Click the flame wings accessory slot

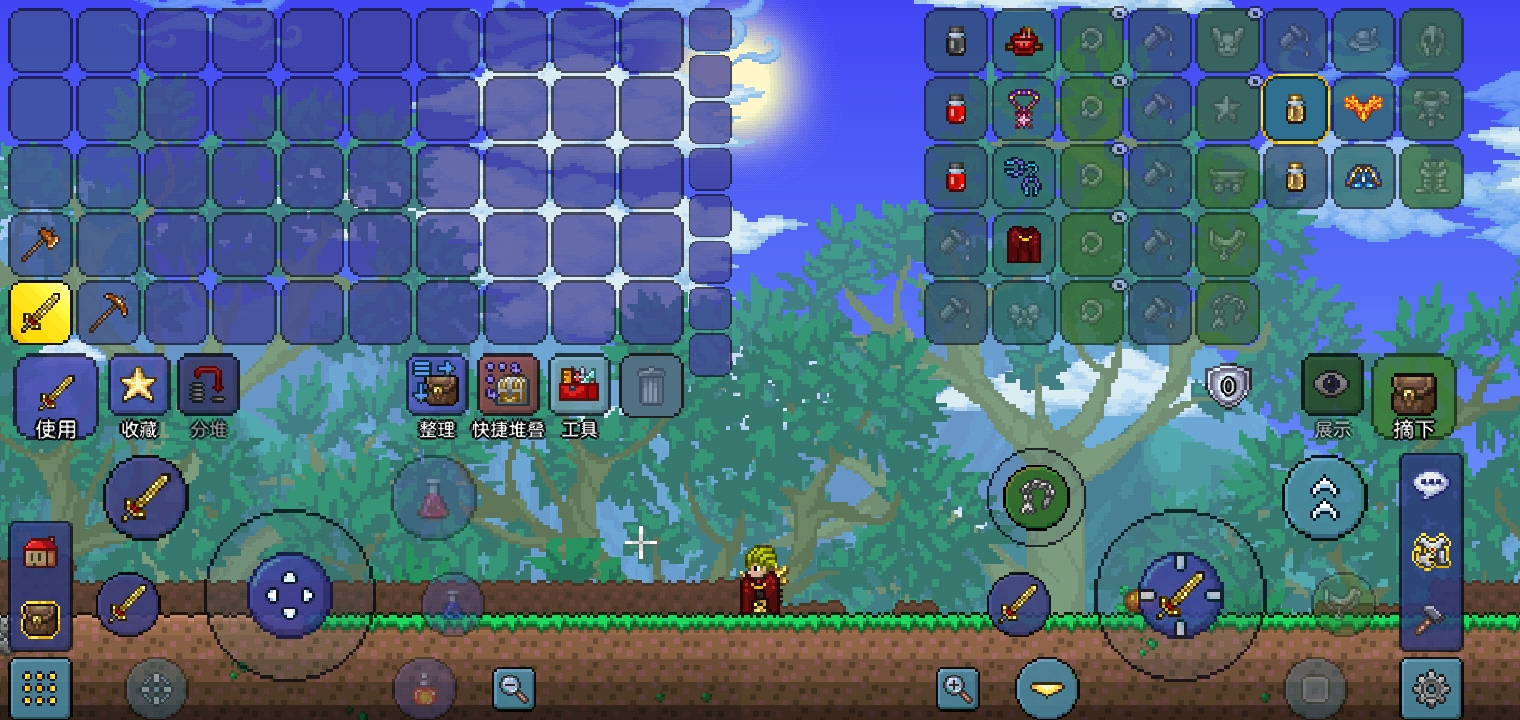pos(1363,108)
